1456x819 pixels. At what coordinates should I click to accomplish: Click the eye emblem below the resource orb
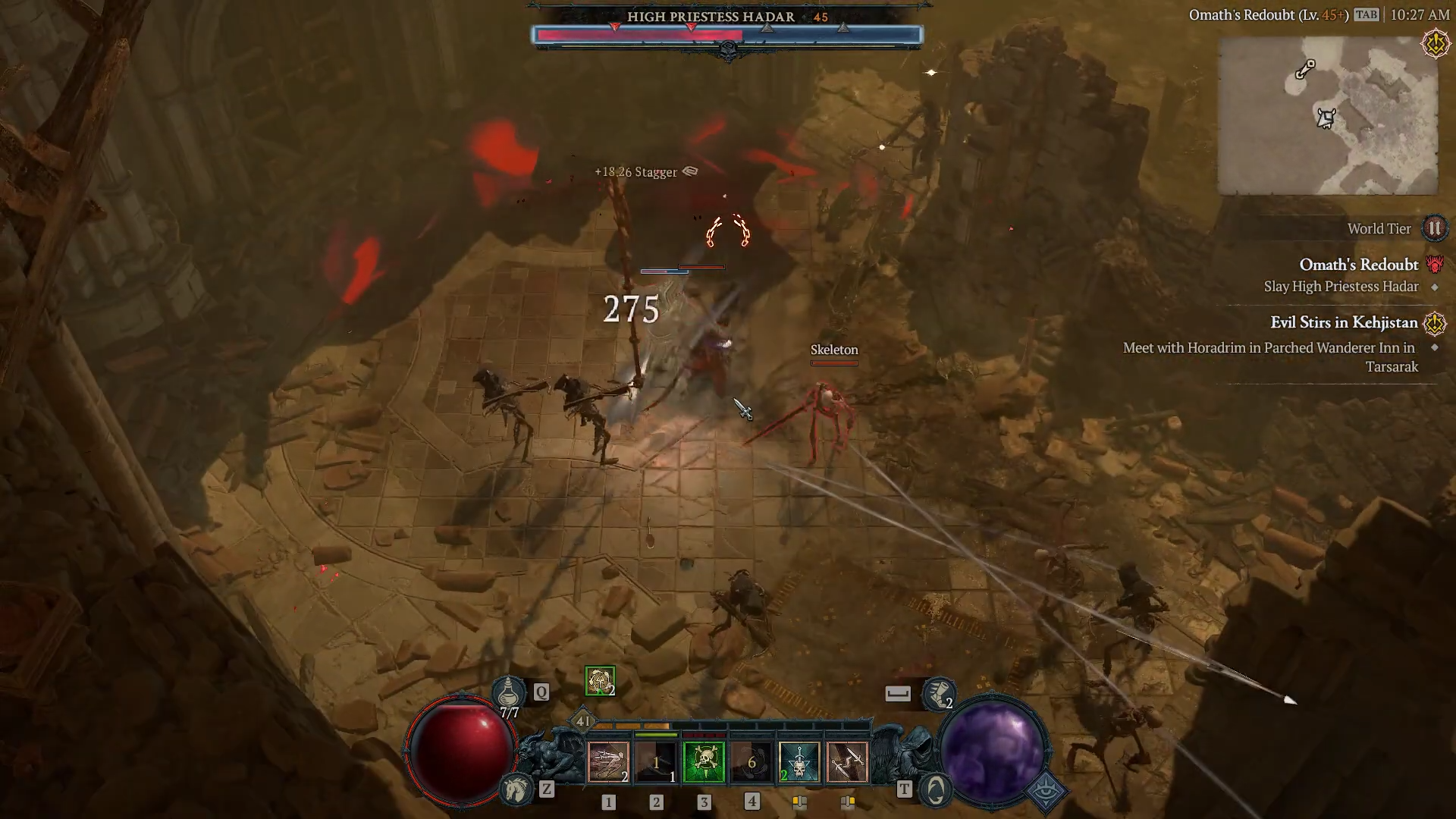1047,791
